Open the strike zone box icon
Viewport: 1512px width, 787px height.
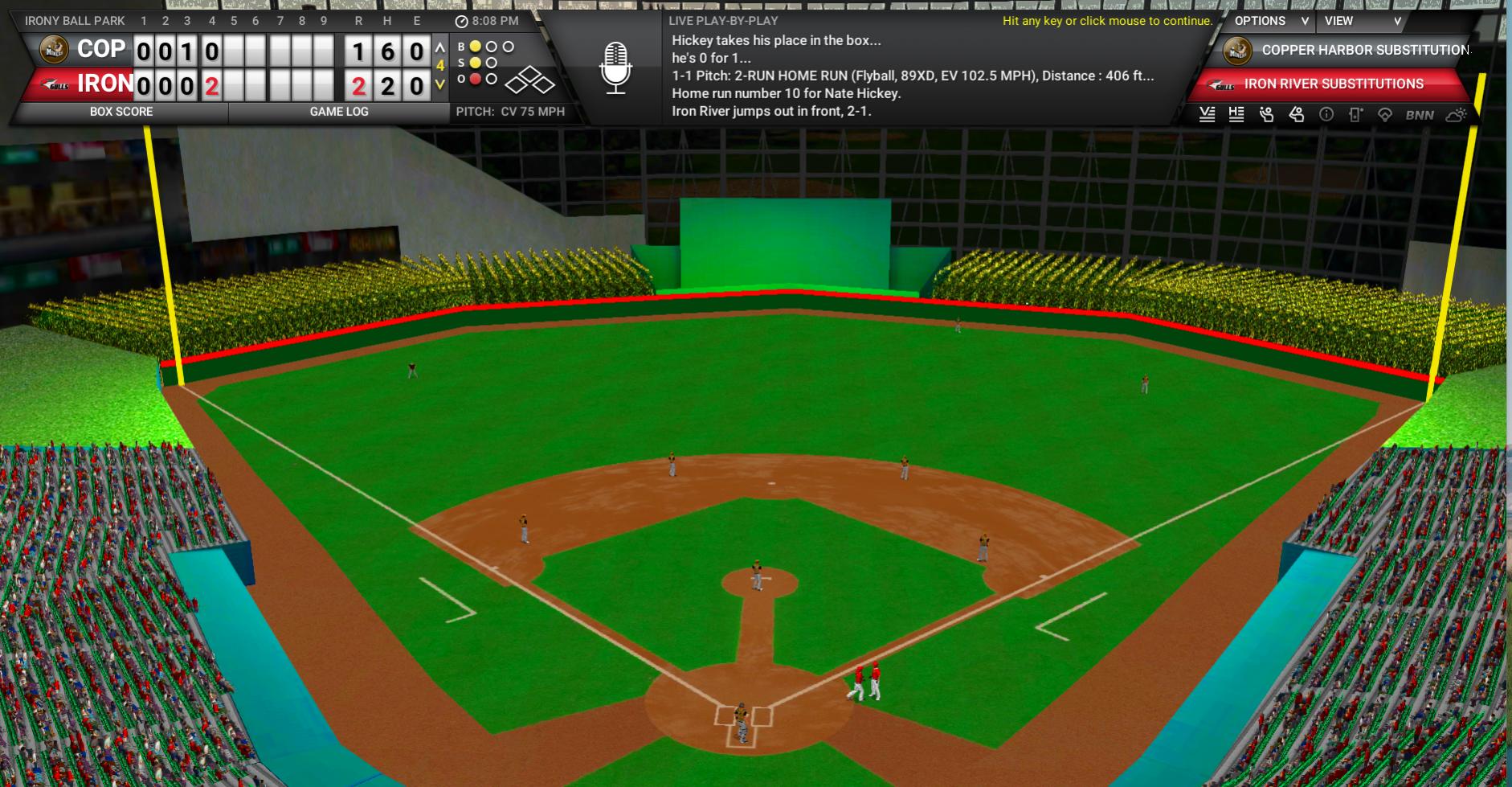pos(1356,115)
